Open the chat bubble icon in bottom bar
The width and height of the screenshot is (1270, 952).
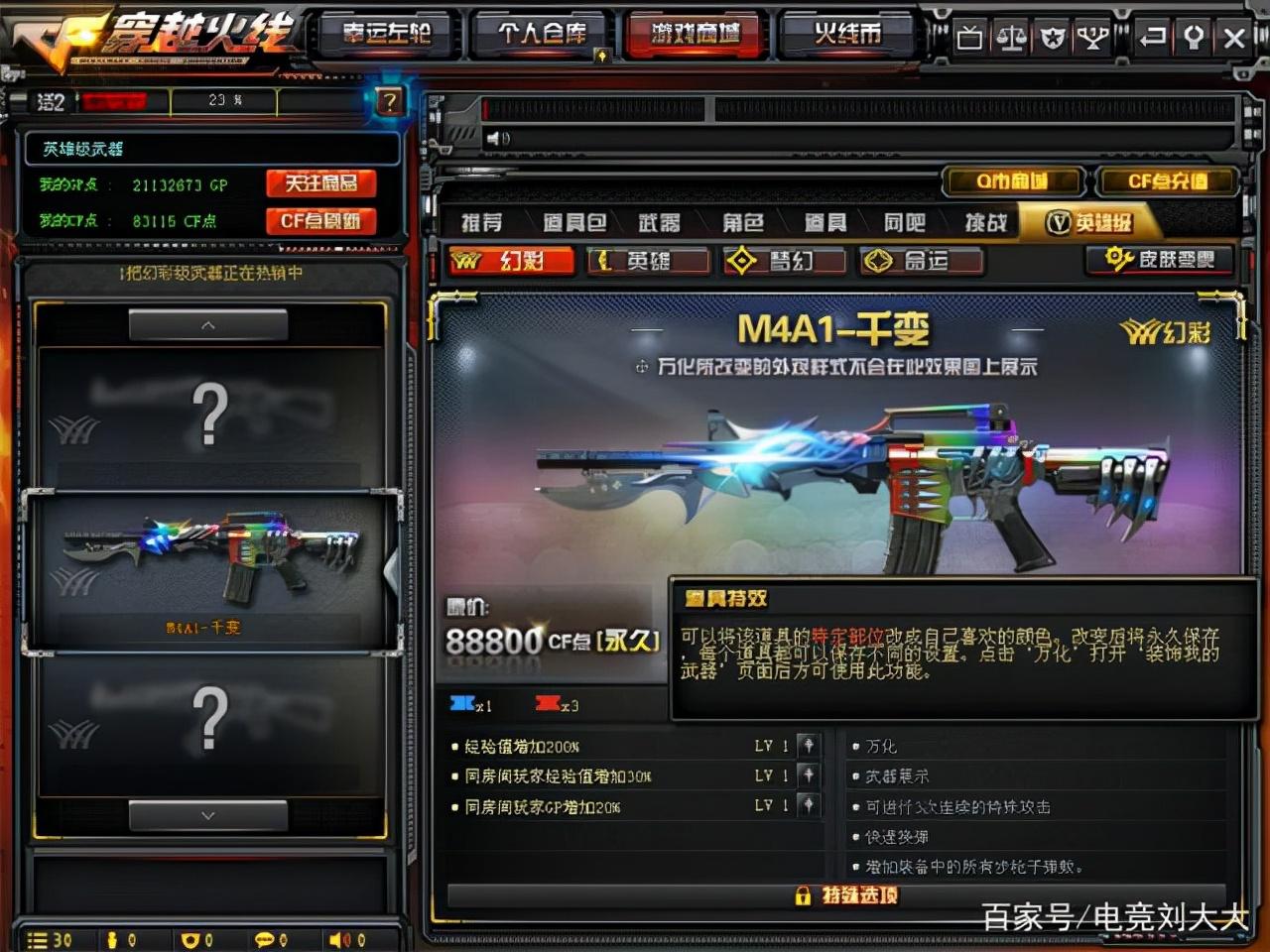(266, 937)
